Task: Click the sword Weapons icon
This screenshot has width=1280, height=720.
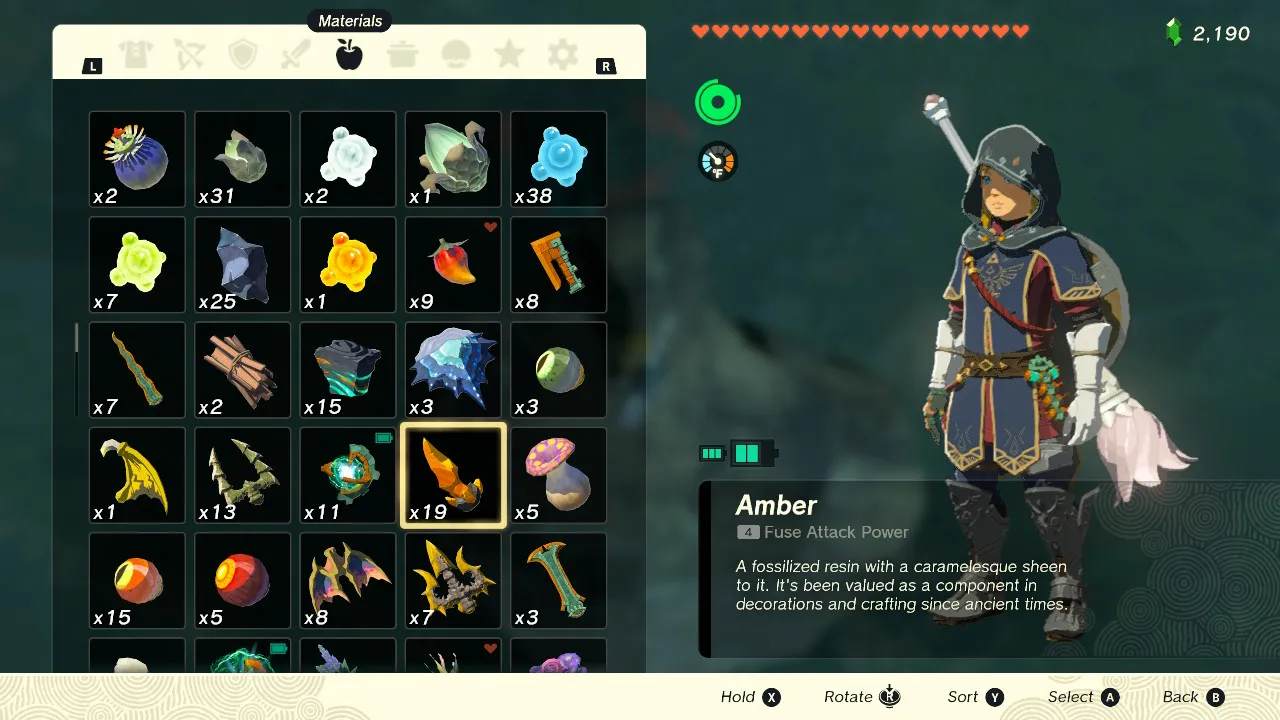Action: pos(296,56)
